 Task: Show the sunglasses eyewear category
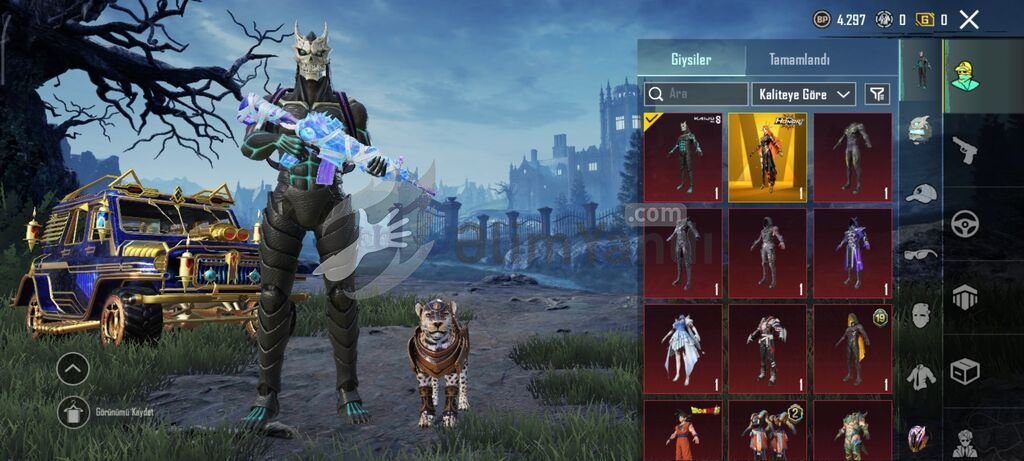pos(921,254)
